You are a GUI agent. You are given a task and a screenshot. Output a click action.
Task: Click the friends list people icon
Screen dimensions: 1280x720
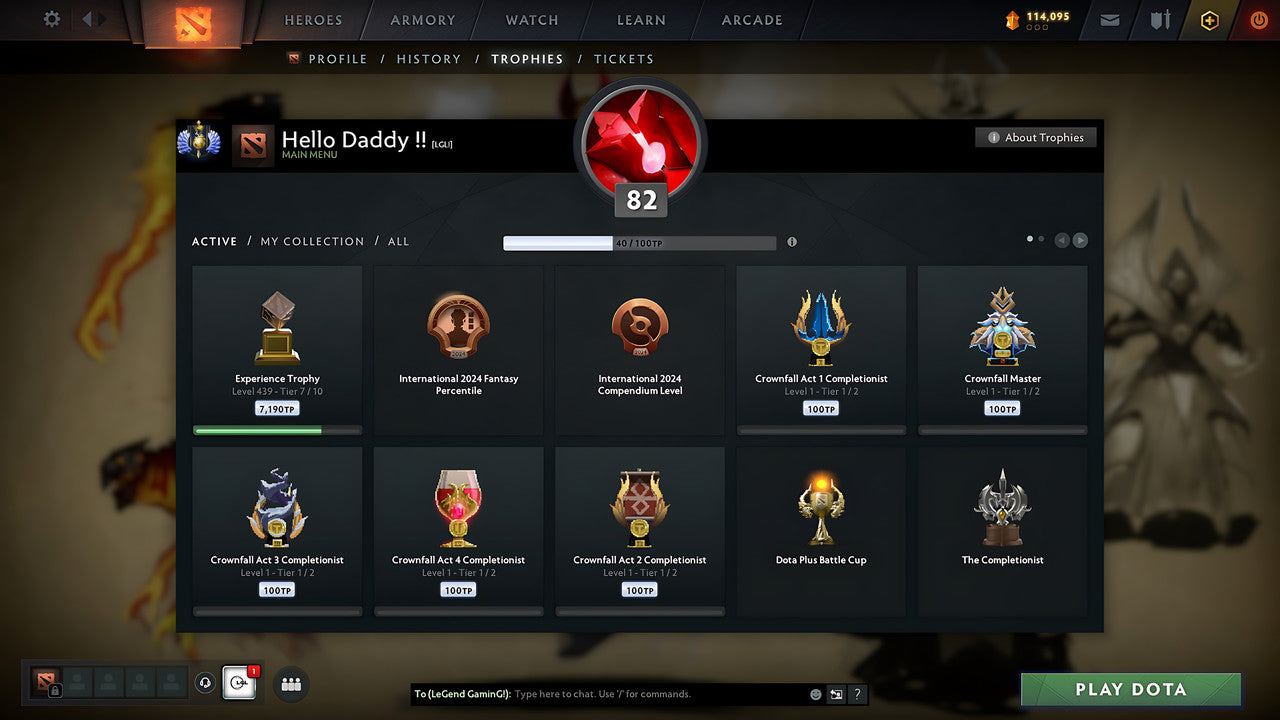pyautogui.click(x=290, y=684)
